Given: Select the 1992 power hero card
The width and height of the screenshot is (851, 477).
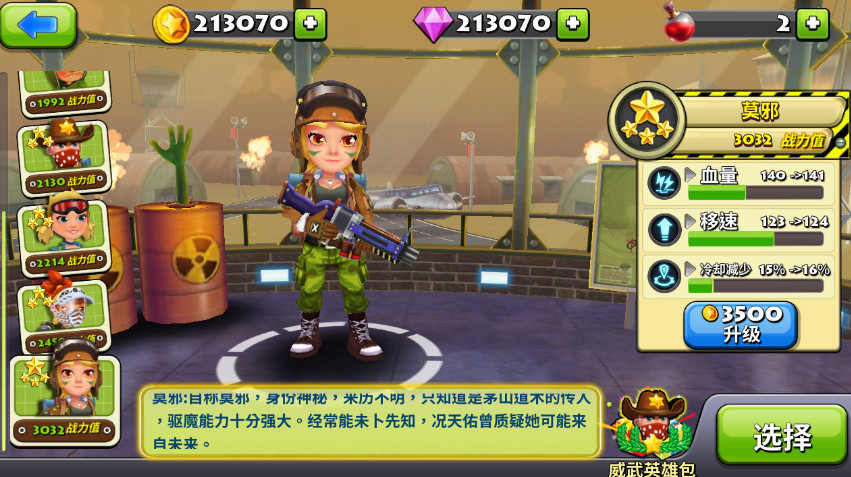Looking at the screenshot, I should click(x=66, y=92).
